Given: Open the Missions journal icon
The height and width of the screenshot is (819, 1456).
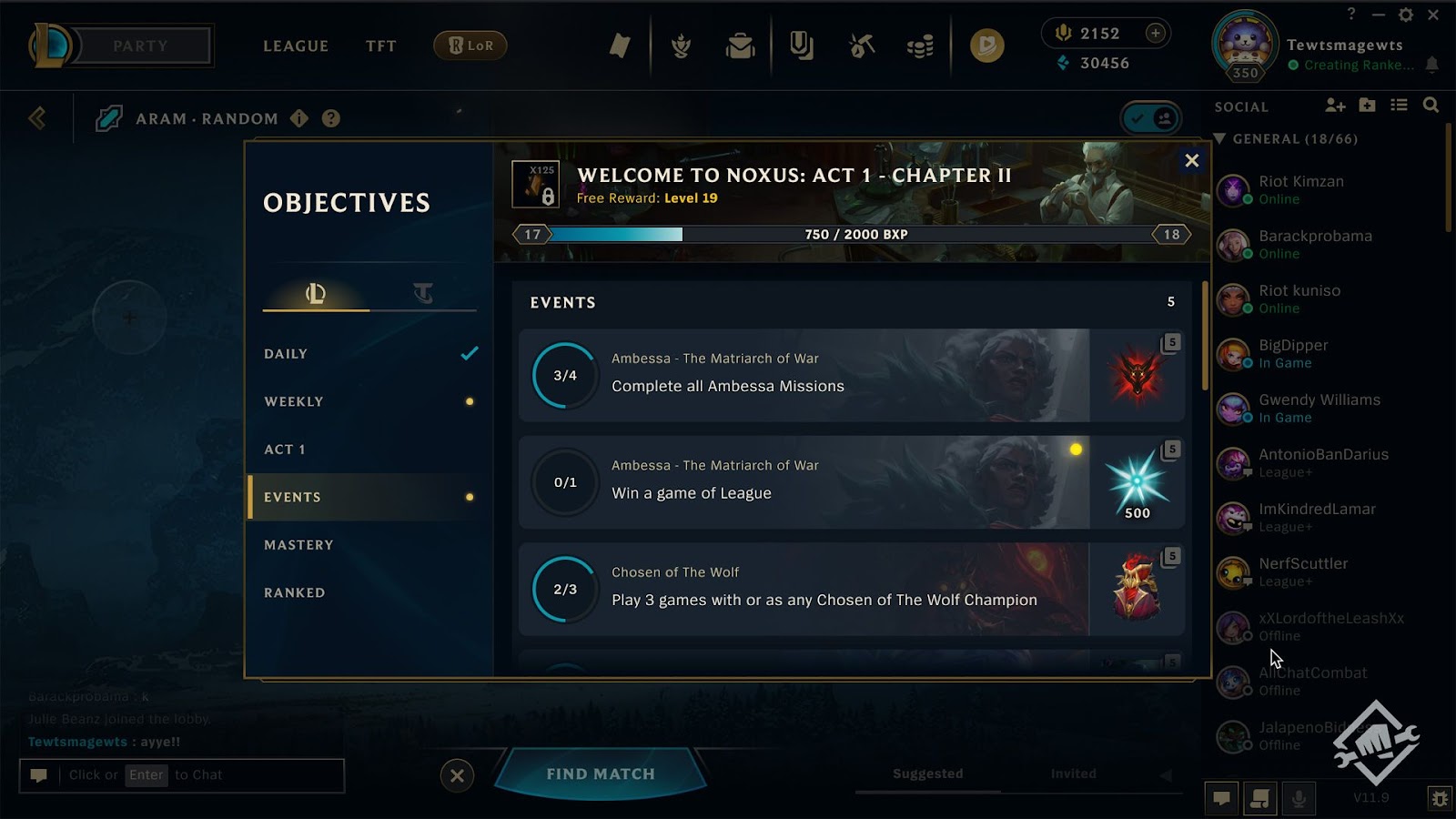Looking at the screenshot, I should click(x=622, y=47).
